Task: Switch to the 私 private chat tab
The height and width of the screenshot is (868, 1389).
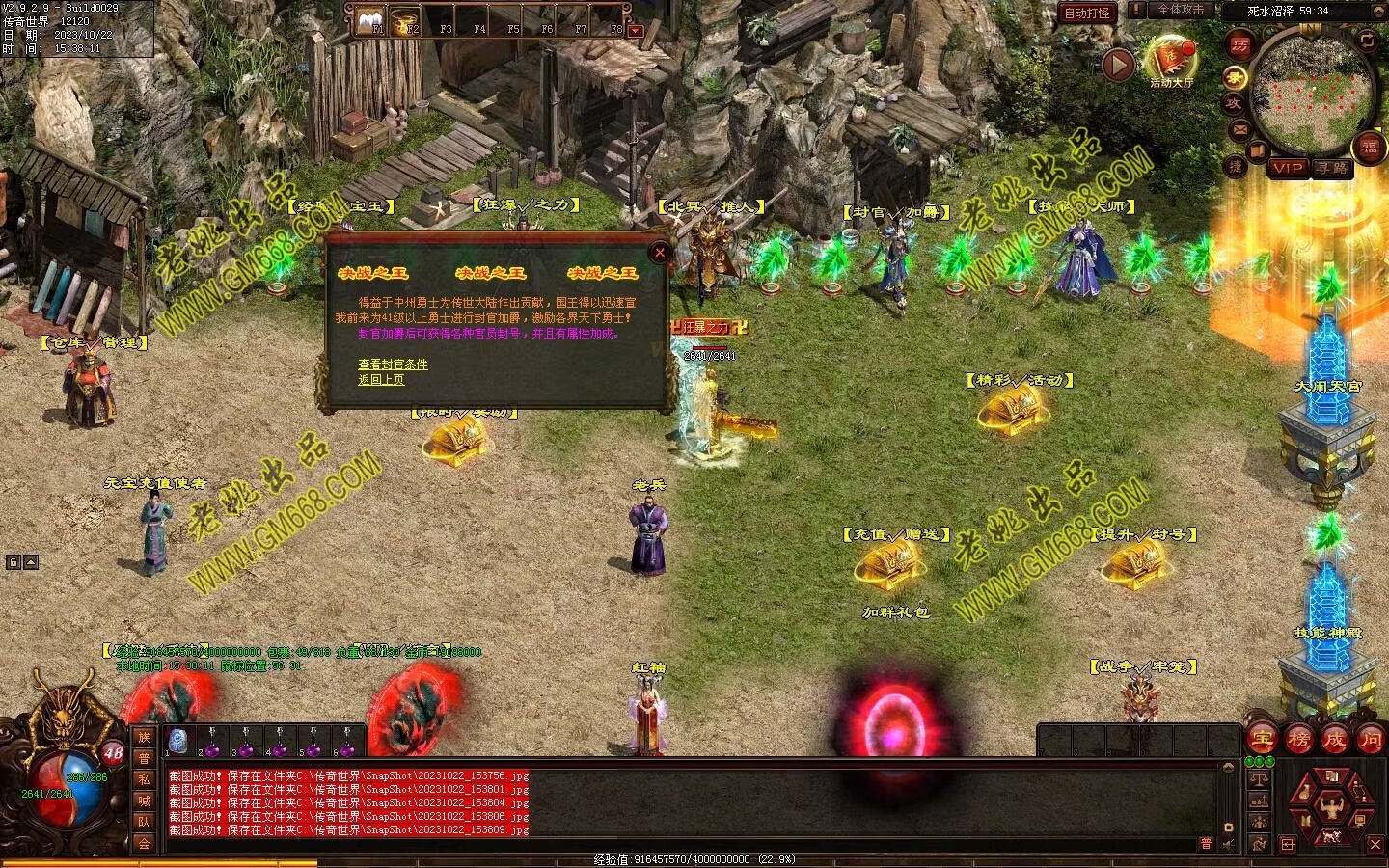Action: (144, 779)
